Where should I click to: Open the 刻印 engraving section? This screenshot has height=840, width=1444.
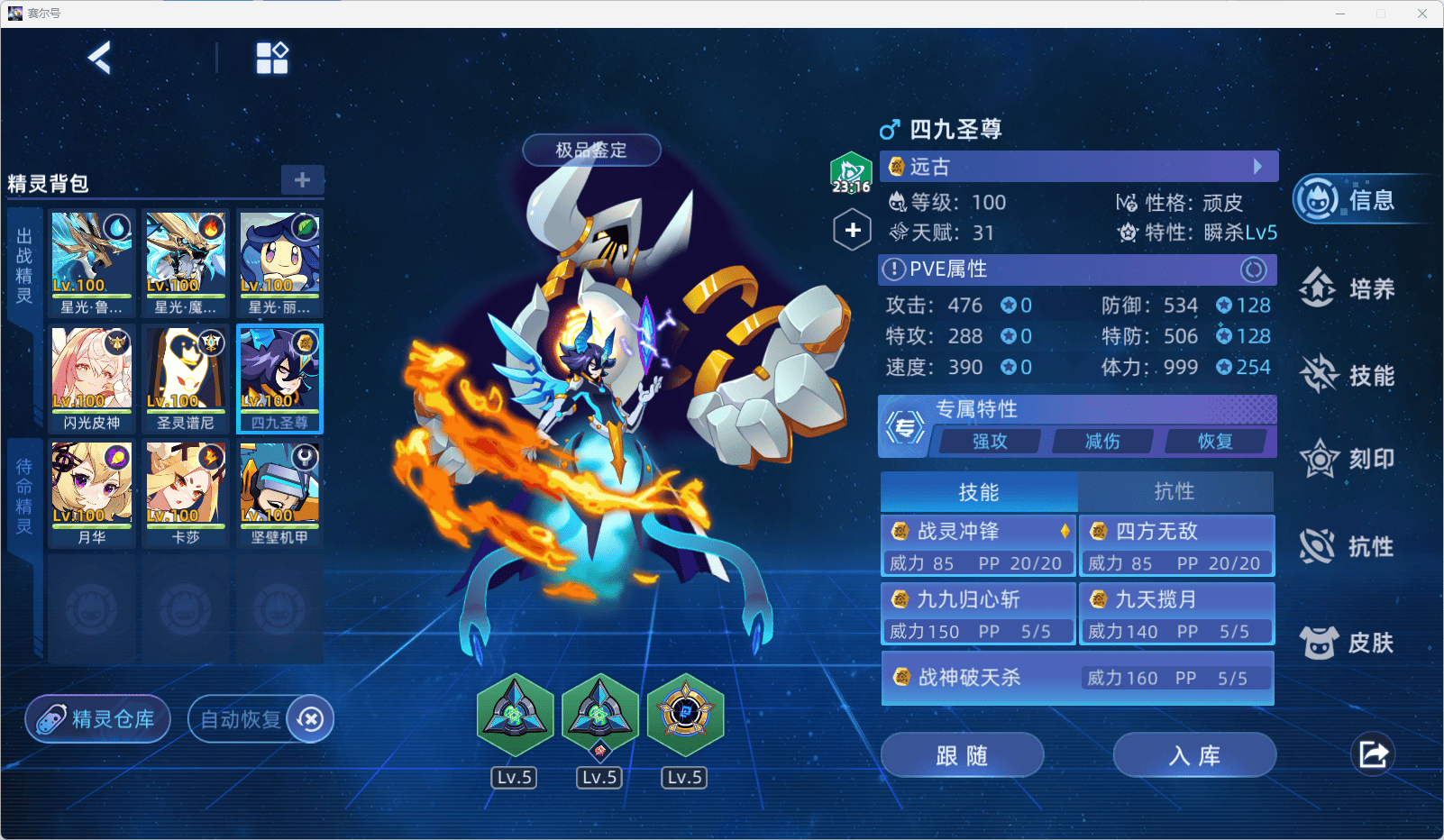pyautogui.click(x=1348, y=459)
